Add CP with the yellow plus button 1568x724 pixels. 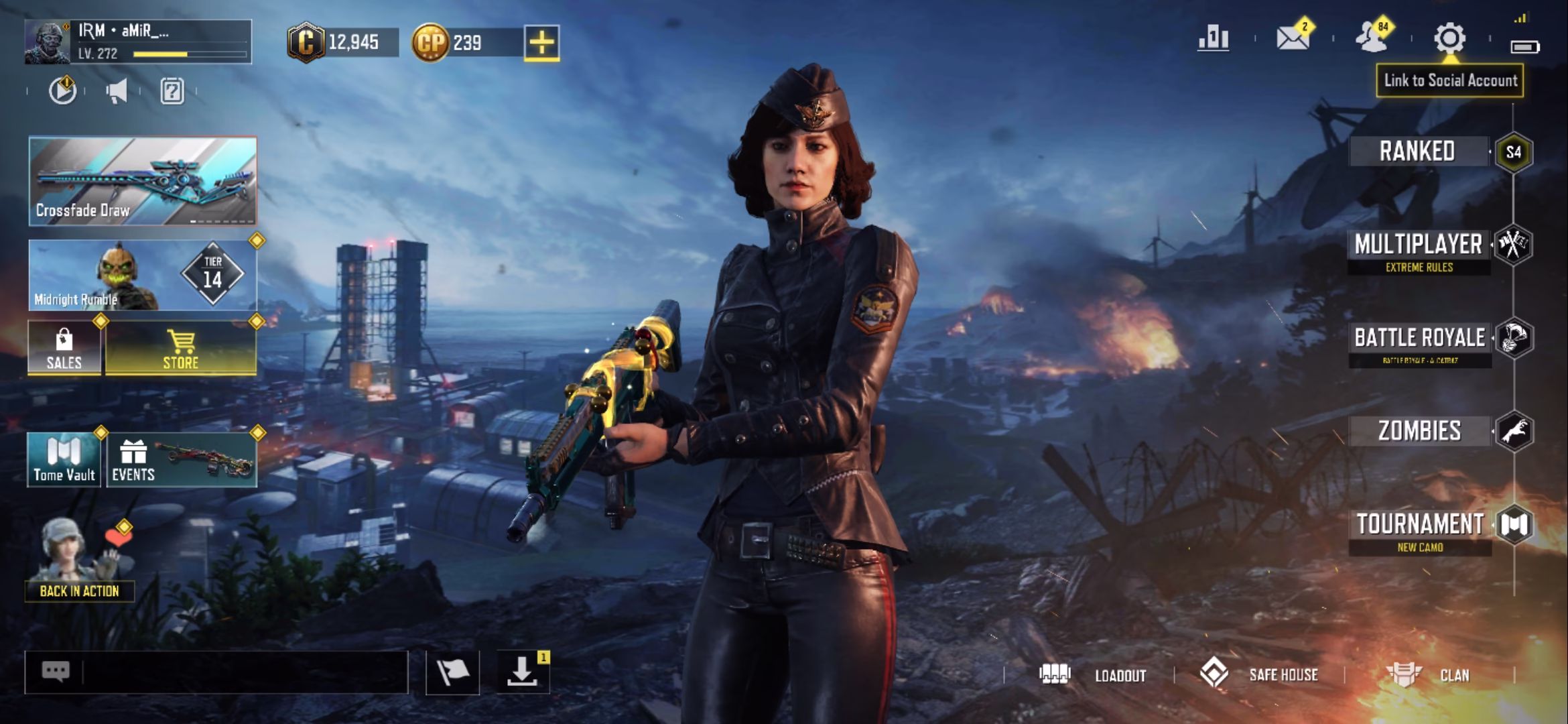click(x=541, y=43)
